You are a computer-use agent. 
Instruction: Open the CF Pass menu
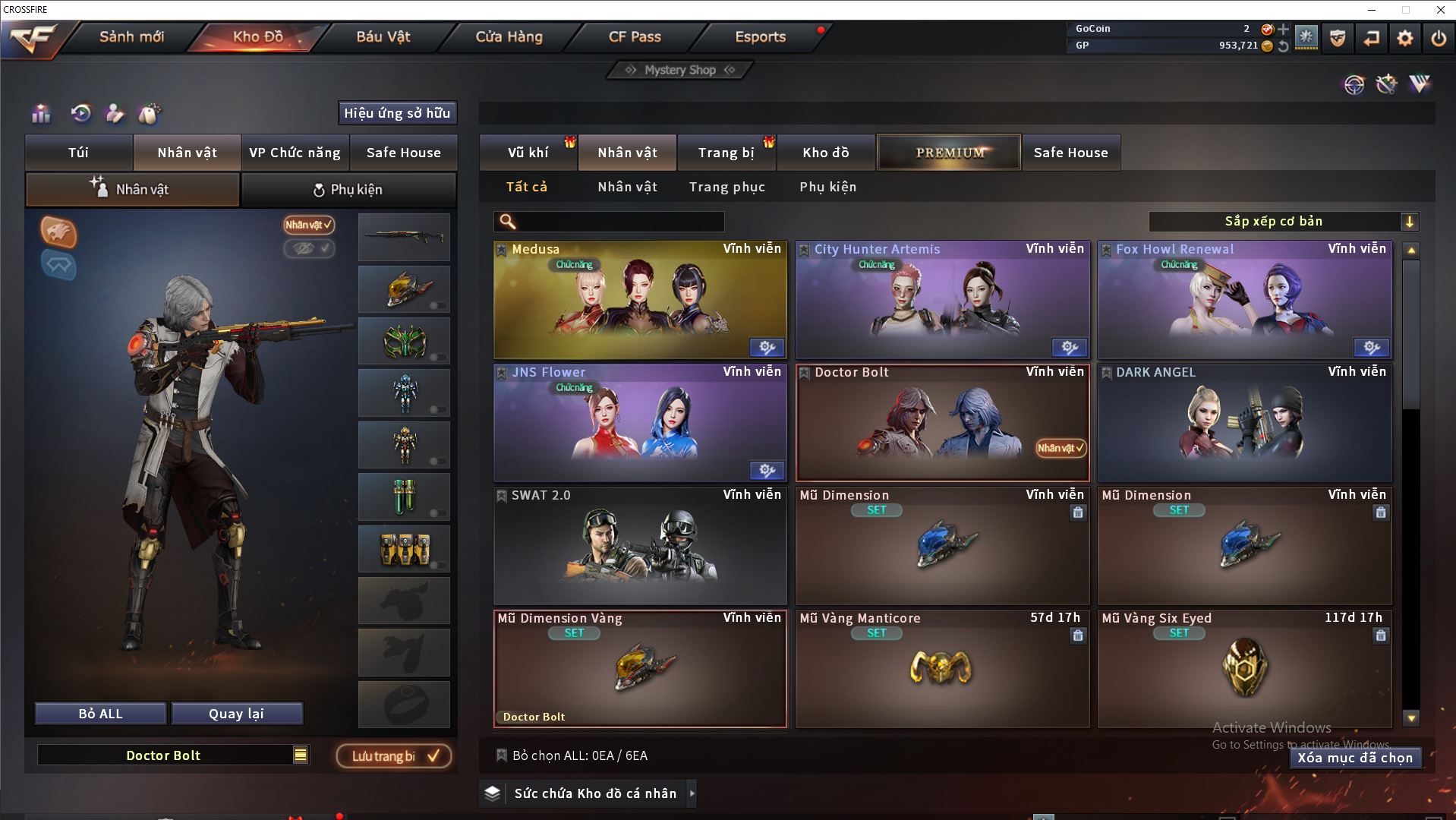[x=635, y=36]
